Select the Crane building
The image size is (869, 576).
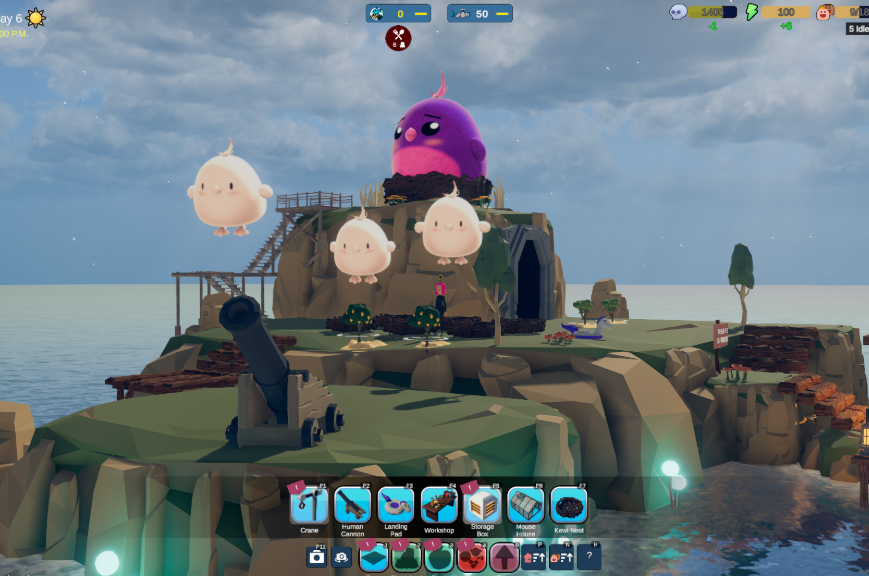[309, 505]
